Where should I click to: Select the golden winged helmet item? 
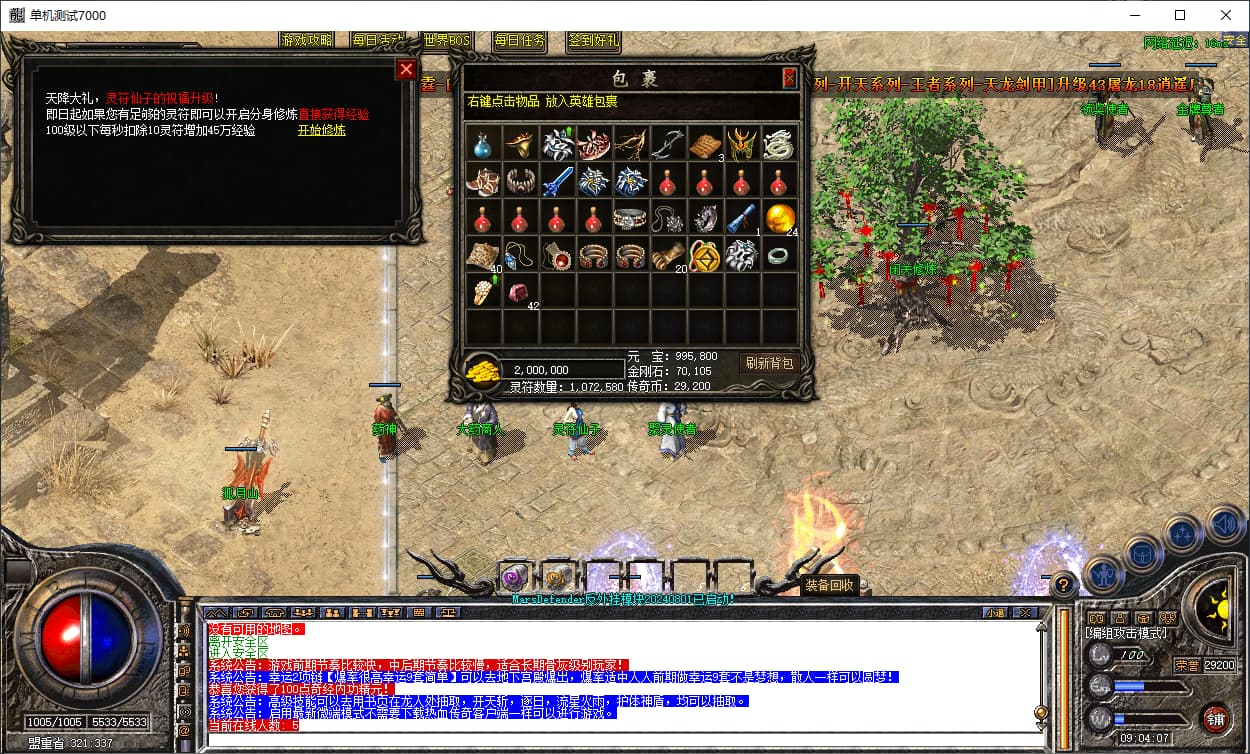[x=742, y=145]
